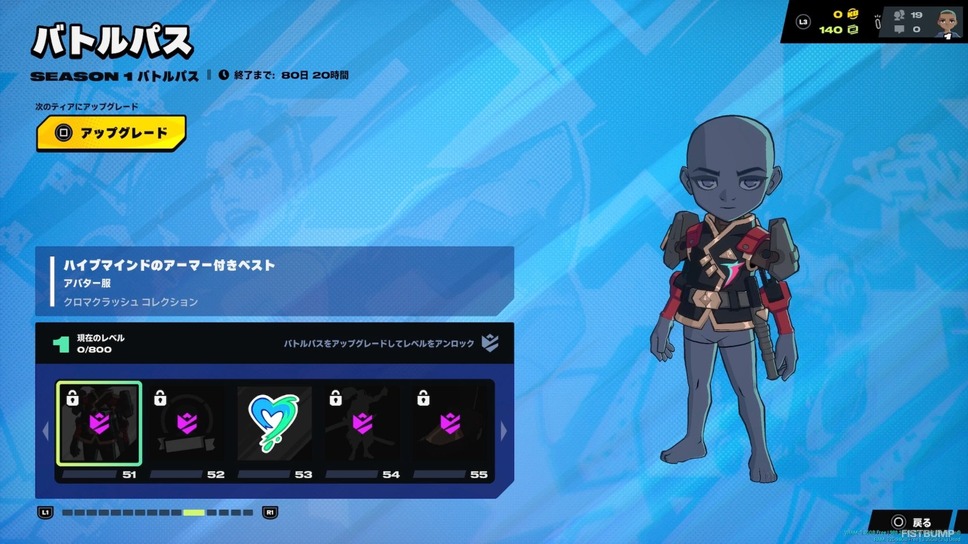Show next rewards with the right arrow
The height and width of the screenshot is (544, 968).
(504, 431)
